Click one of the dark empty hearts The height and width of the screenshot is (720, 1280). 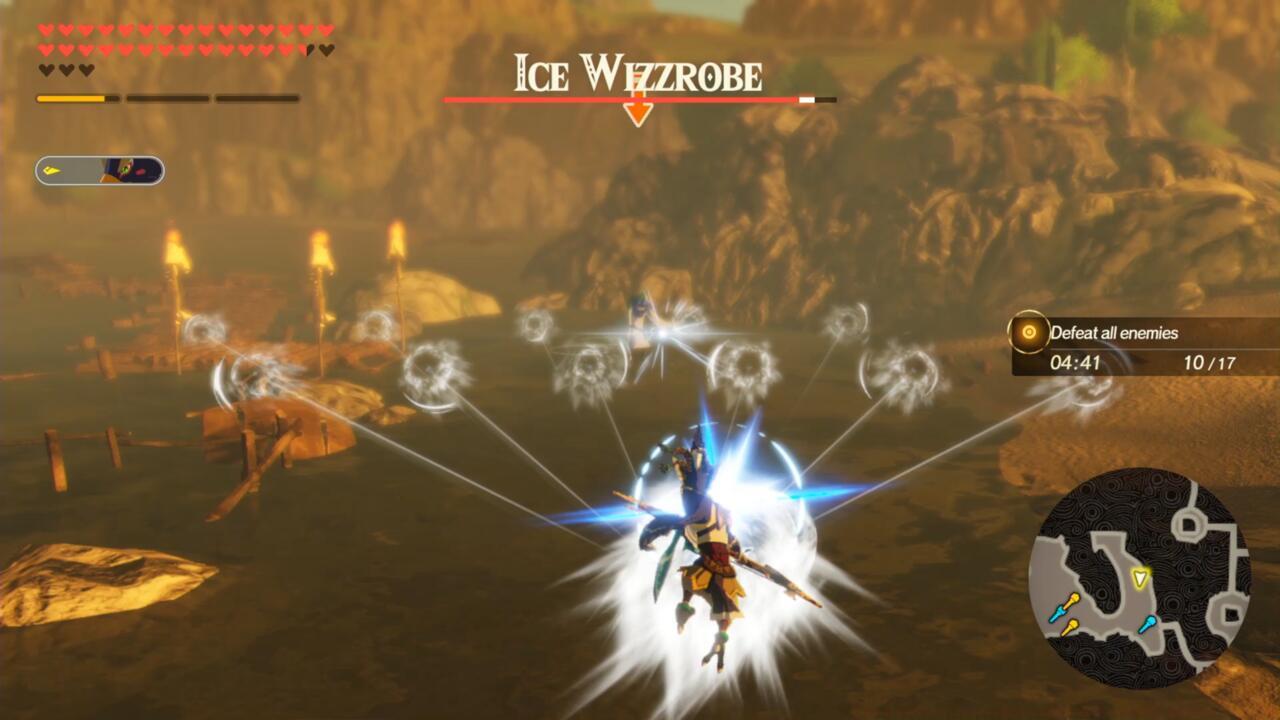[x=46, y=68]
